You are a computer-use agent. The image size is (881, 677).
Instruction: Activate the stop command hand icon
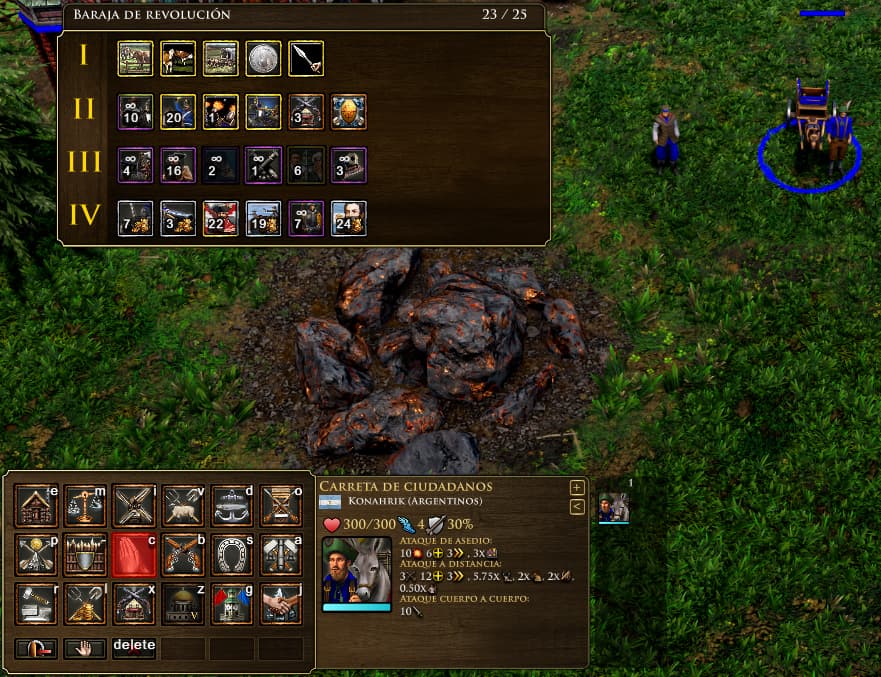(85, 648)
